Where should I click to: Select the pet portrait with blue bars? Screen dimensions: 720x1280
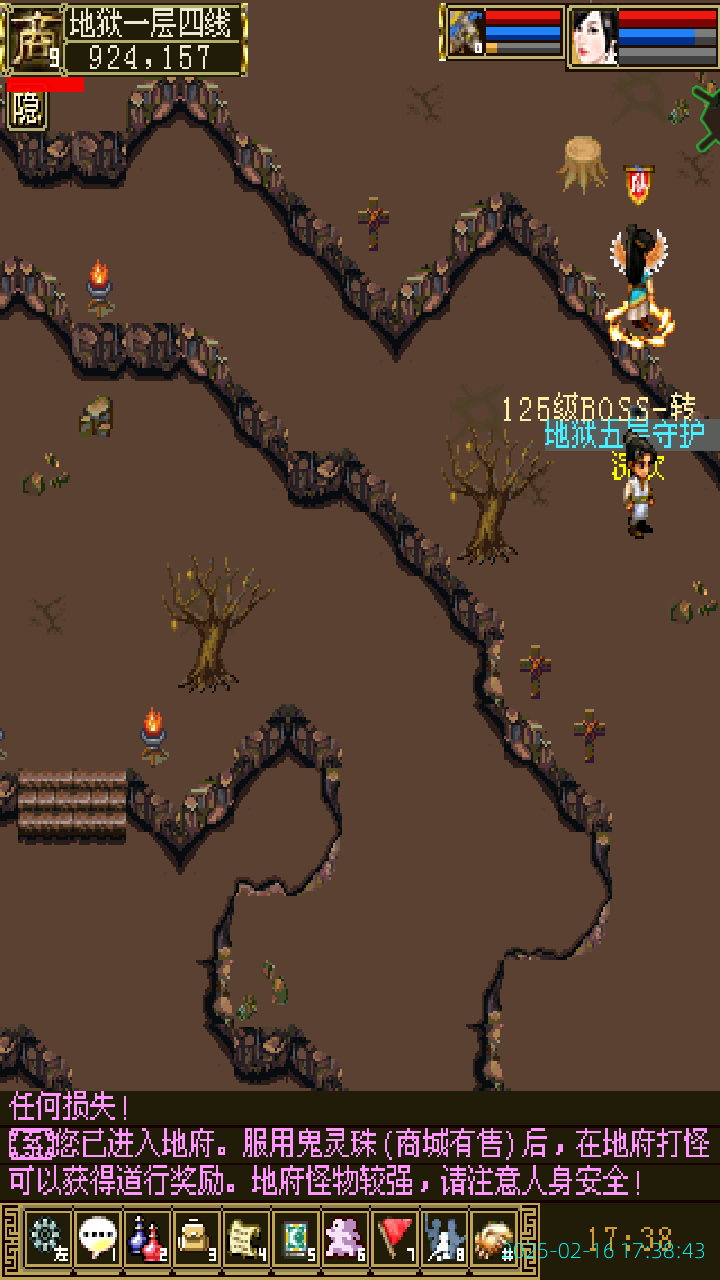click(x=466, y=33)
